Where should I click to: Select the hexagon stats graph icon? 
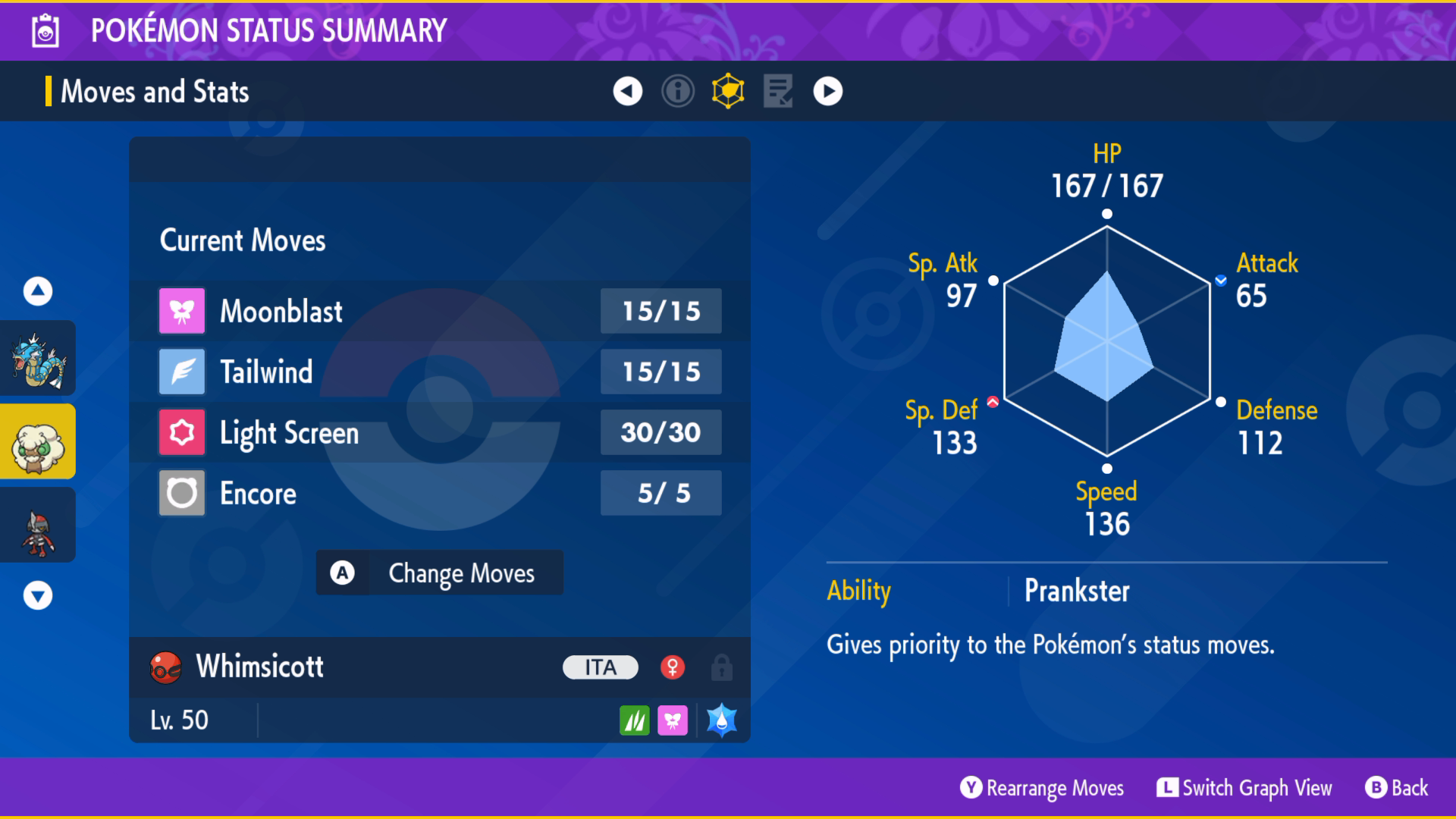[728, 91]
